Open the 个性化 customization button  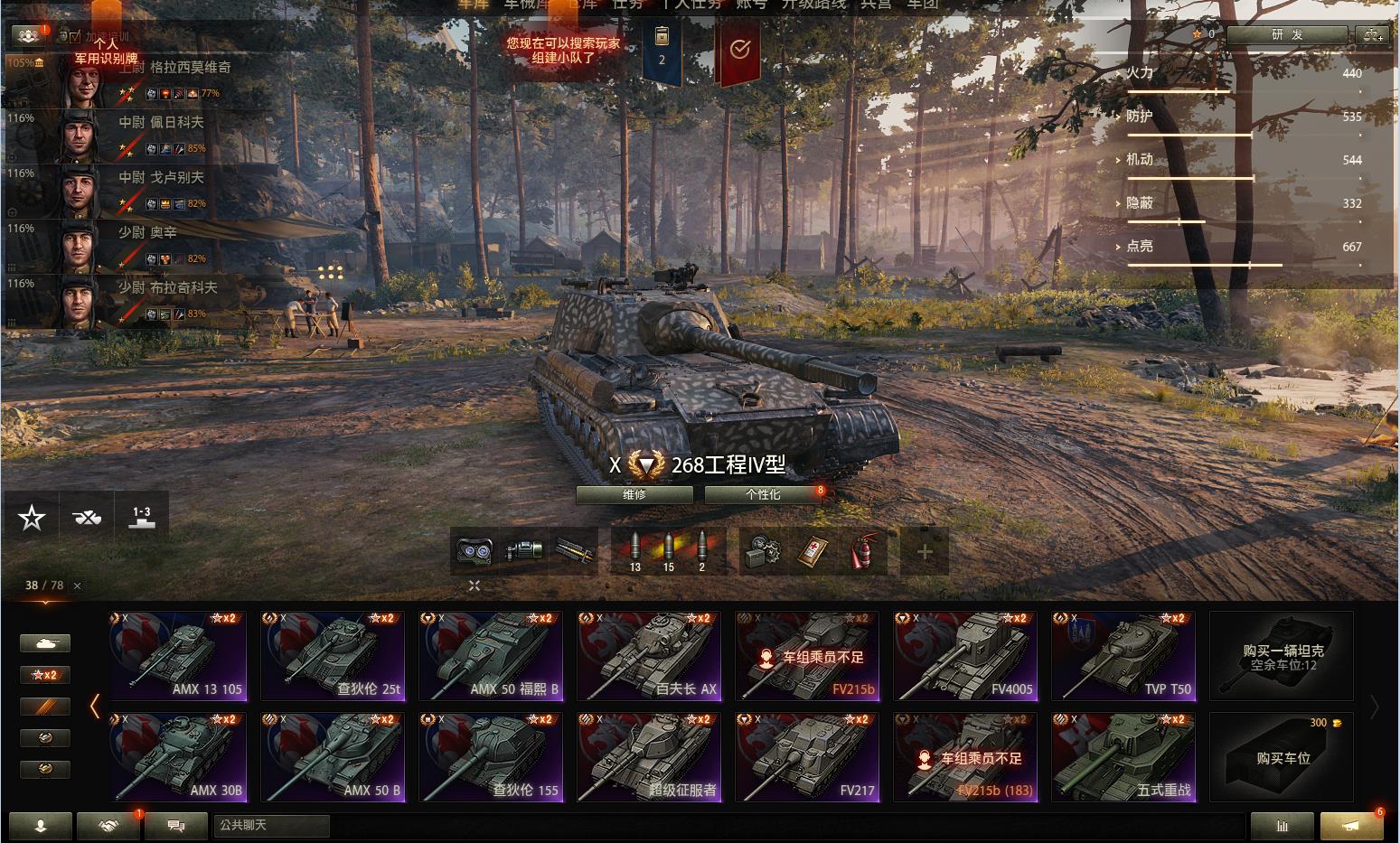tap(764, 495)
